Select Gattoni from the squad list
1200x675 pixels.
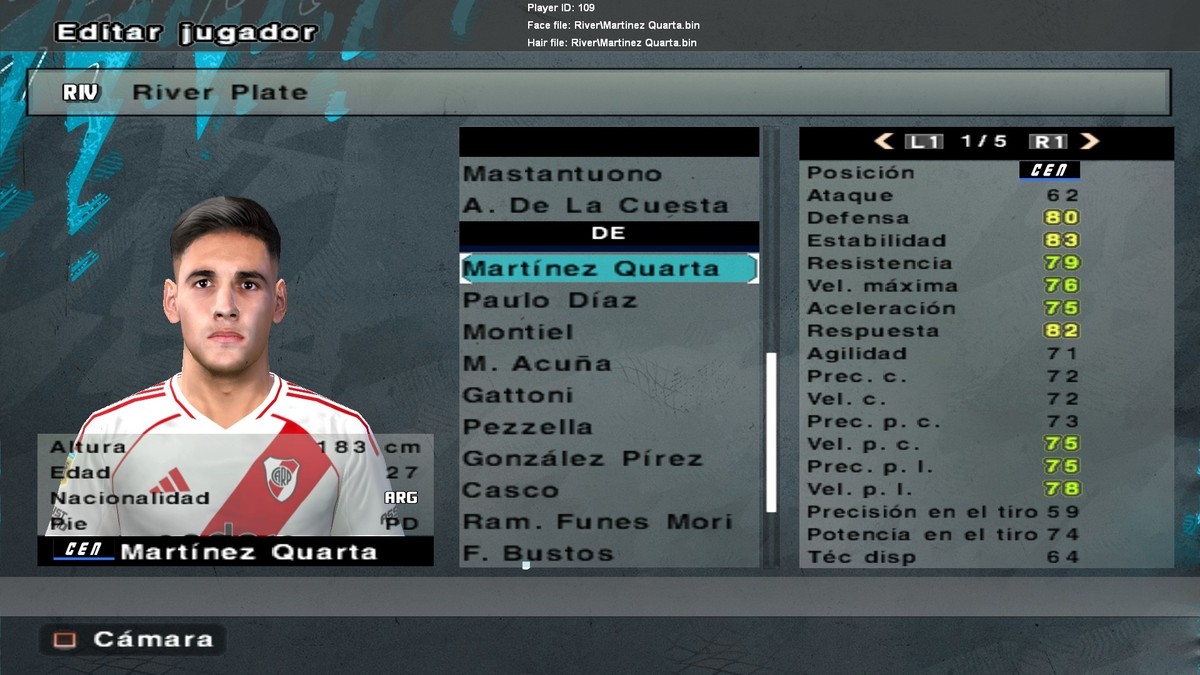point(518,396)
